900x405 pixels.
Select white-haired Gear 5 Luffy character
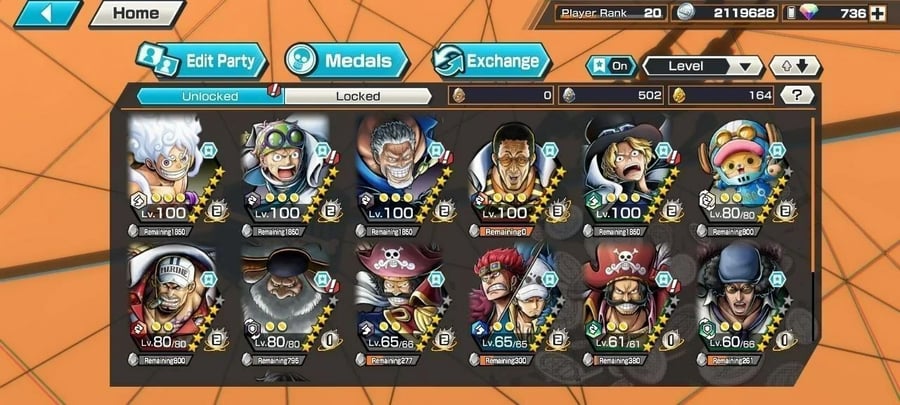pos(166,170)
